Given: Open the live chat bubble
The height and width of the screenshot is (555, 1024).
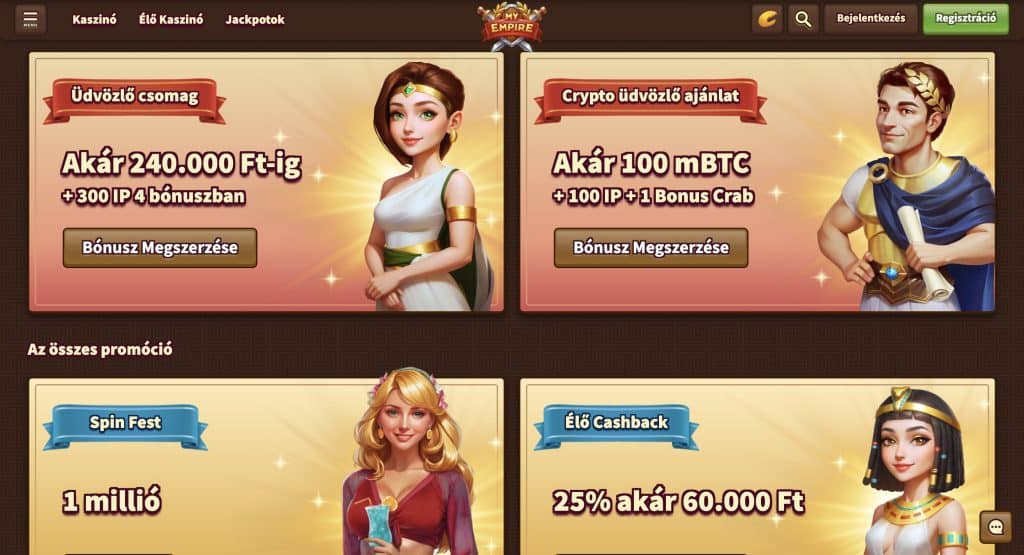Looking at the screenshot, I should pos(996,527).
